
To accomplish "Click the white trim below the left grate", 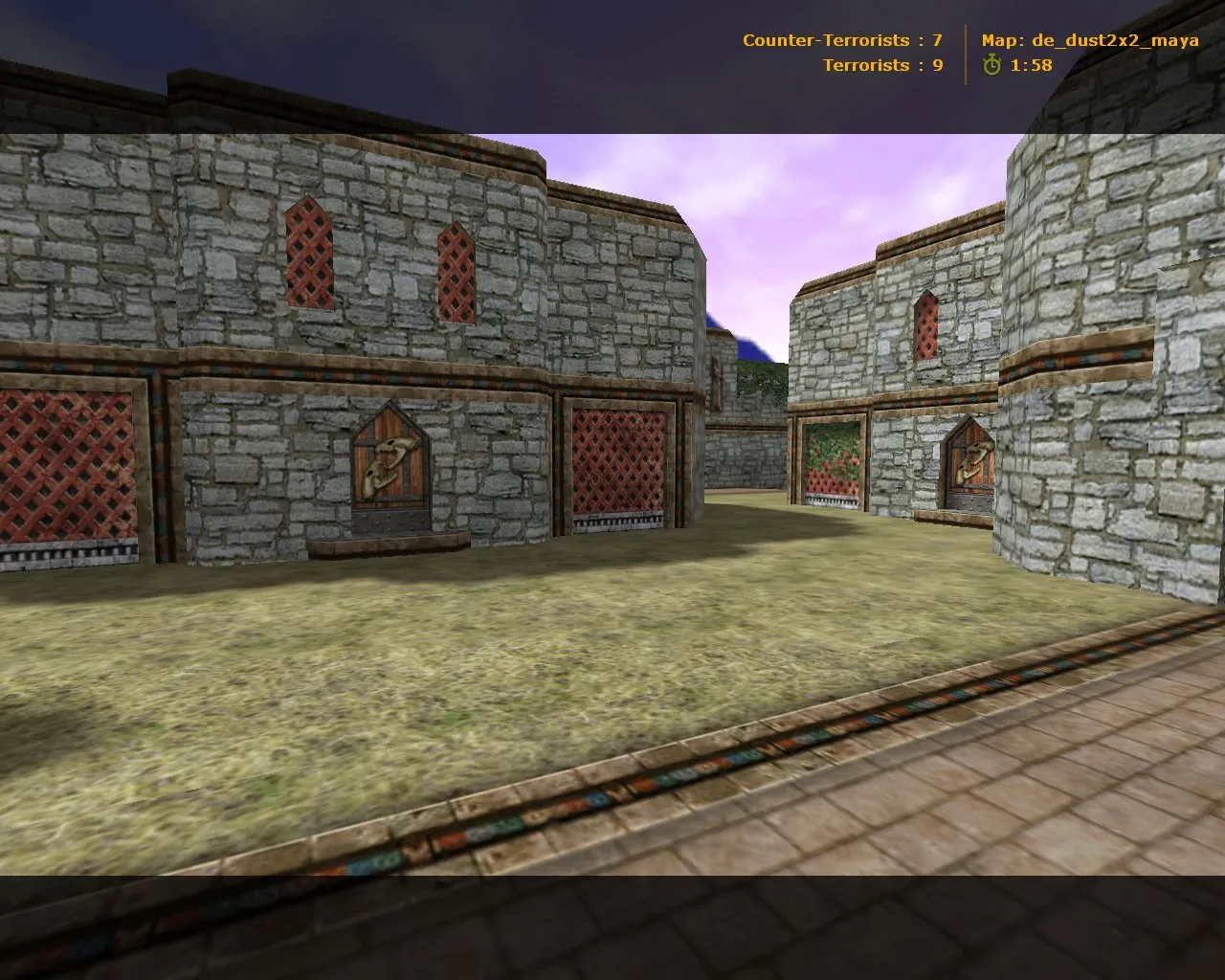I will pos(67,550).
